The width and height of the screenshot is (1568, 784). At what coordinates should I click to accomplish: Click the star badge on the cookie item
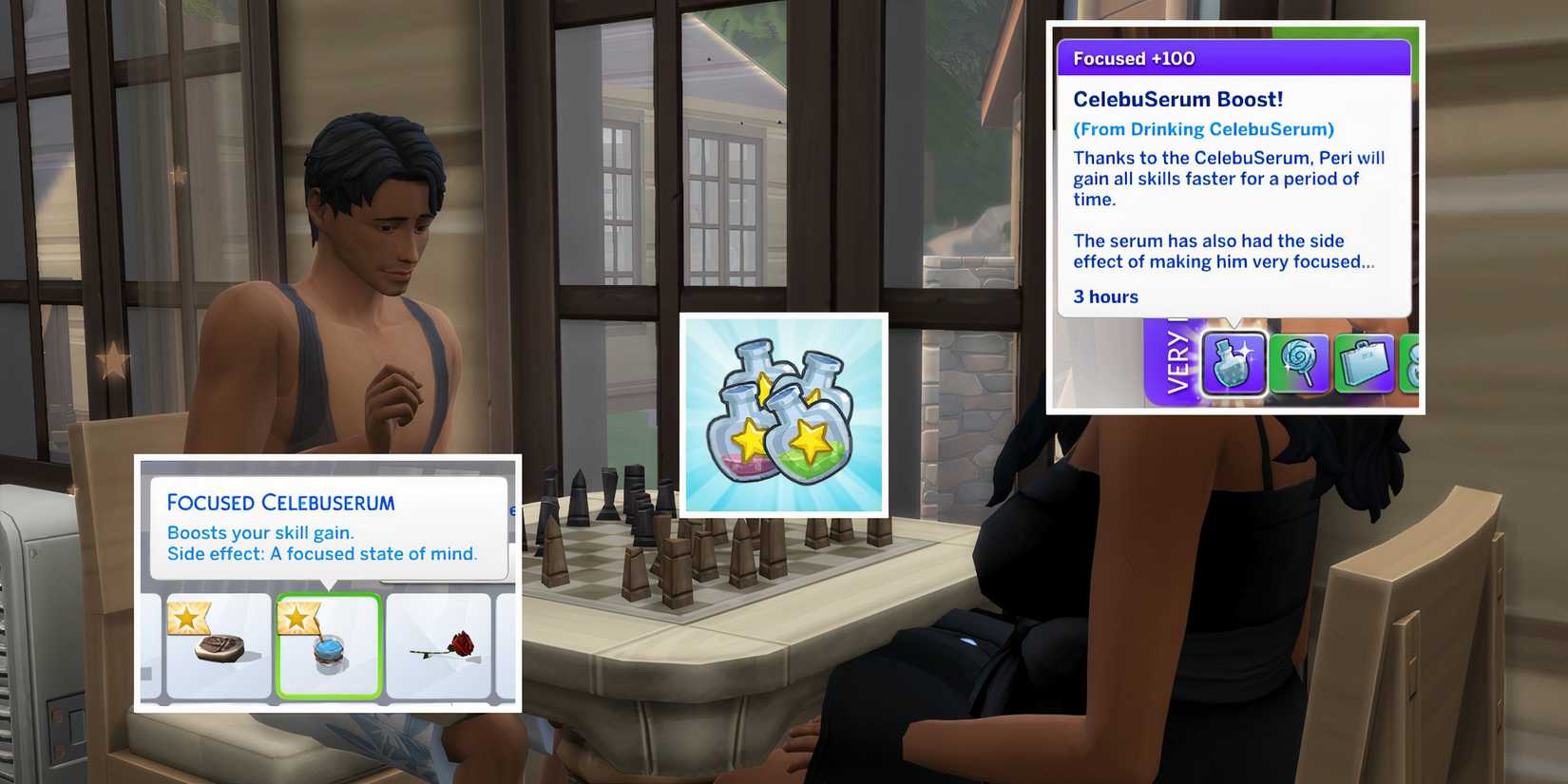(x=189, y=618)
